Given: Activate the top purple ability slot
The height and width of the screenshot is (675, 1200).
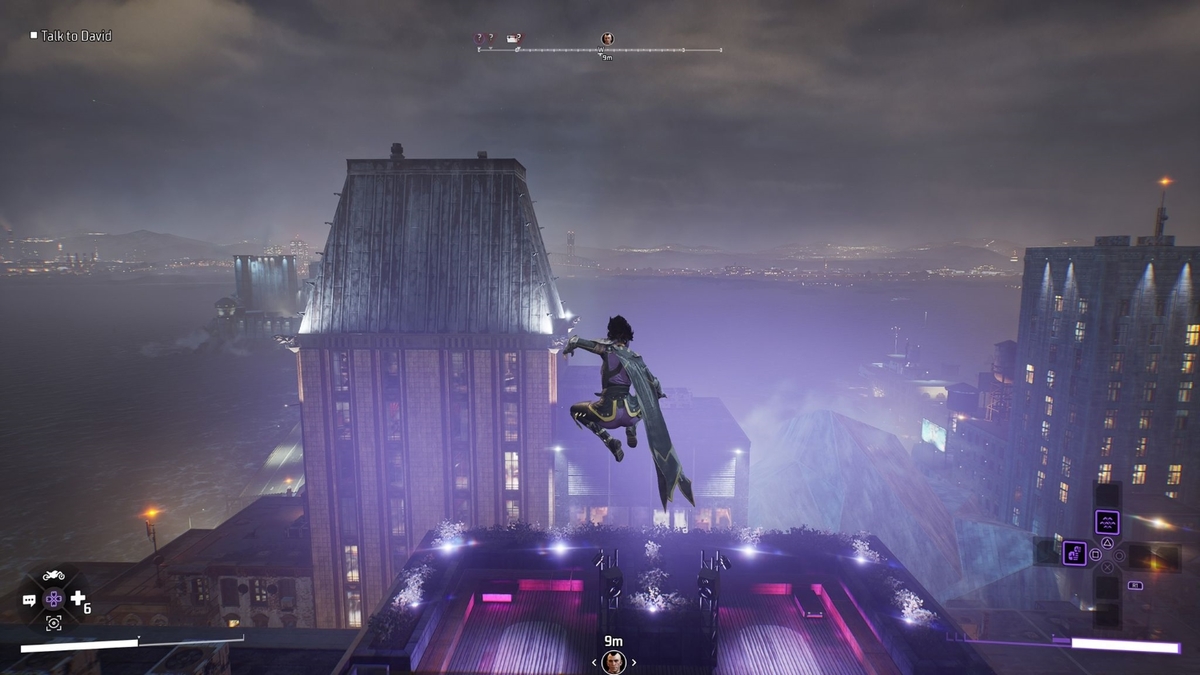Looking at the screenshot, I should pyautogui.click(x=1107, y=522).
